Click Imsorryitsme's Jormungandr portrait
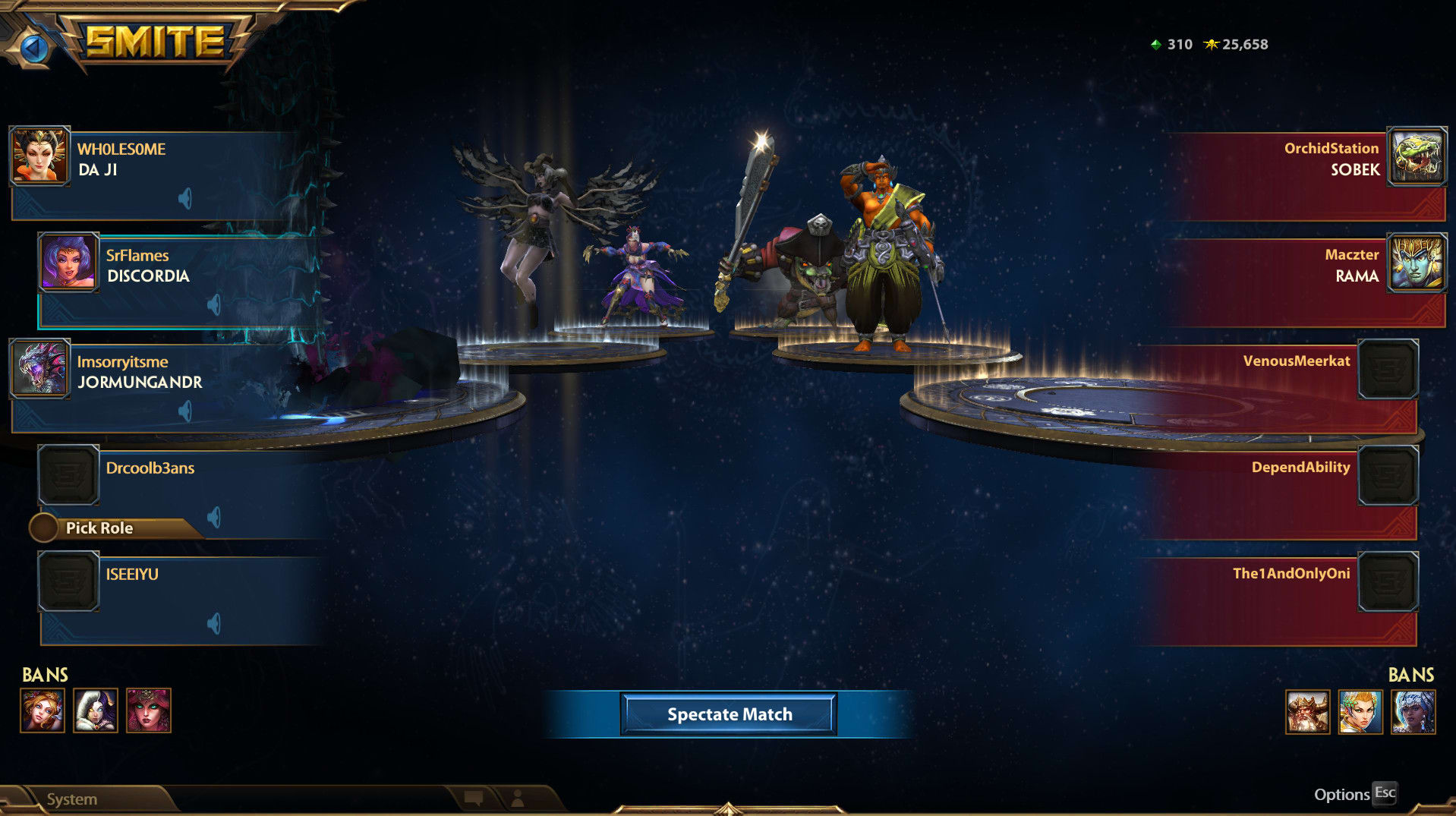 39,369
